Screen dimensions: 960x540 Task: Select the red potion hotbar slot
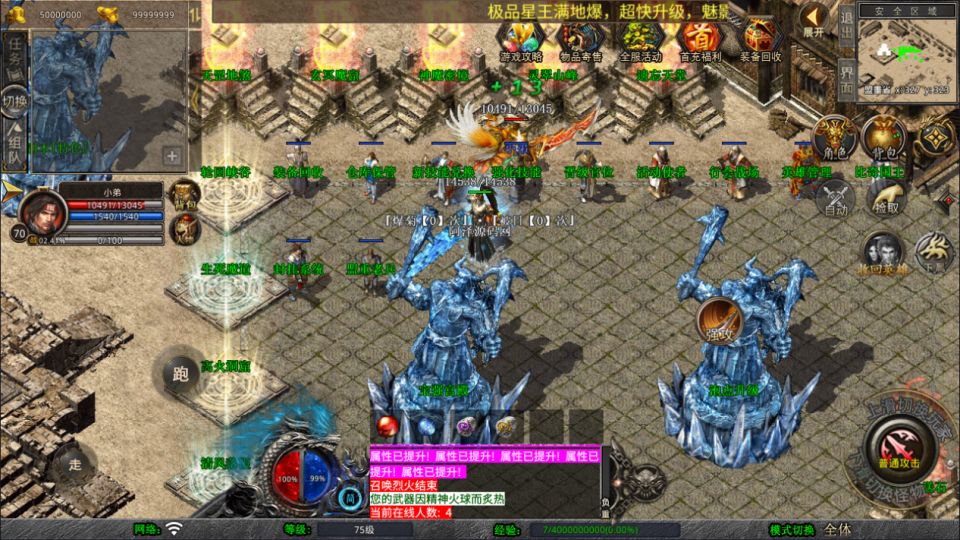(386, 426)
